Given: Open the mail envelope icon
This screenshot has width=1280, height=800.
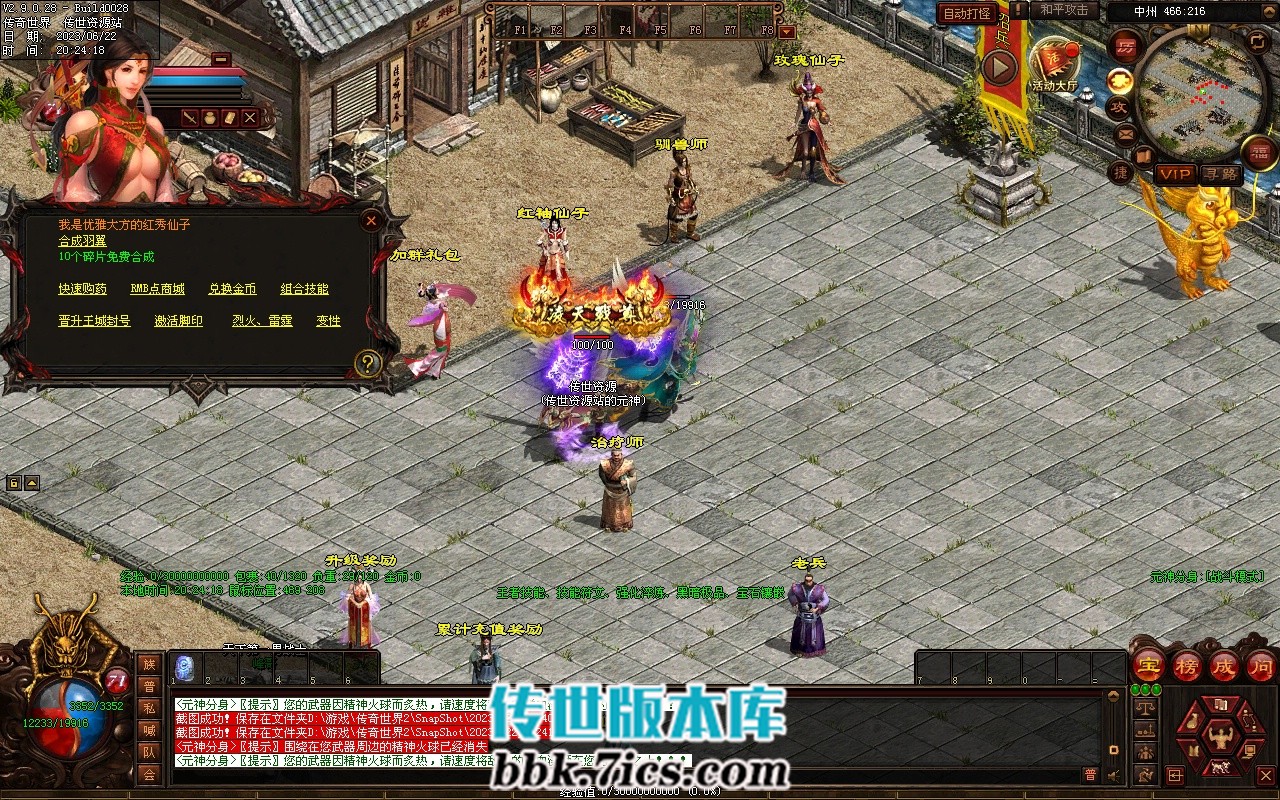Looking at the screenshot, I should (x=1126, y=134).
